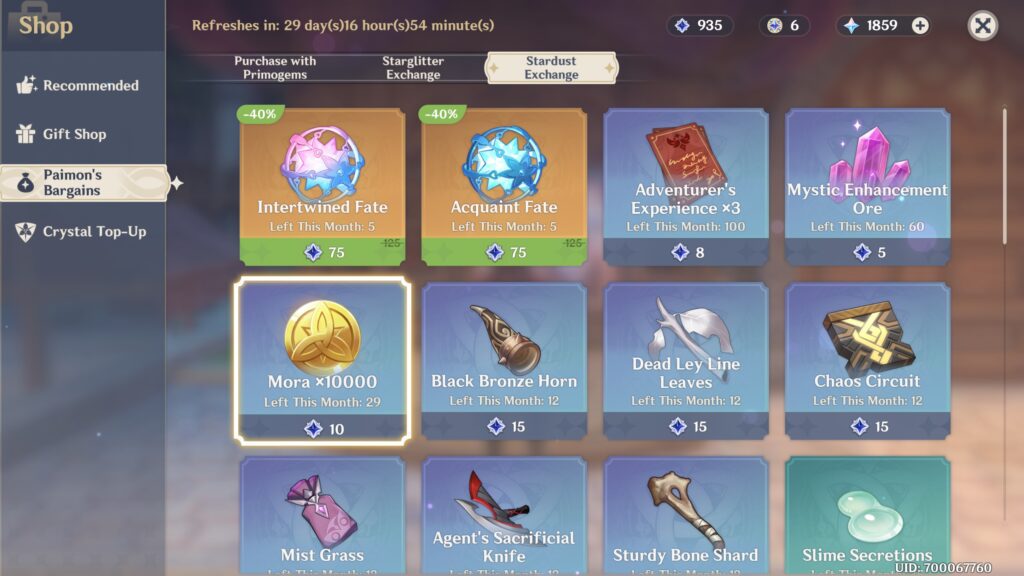Add more Primogems with the plus button
The width and height of the screenshot is (1024, 576).
(920, 26)
